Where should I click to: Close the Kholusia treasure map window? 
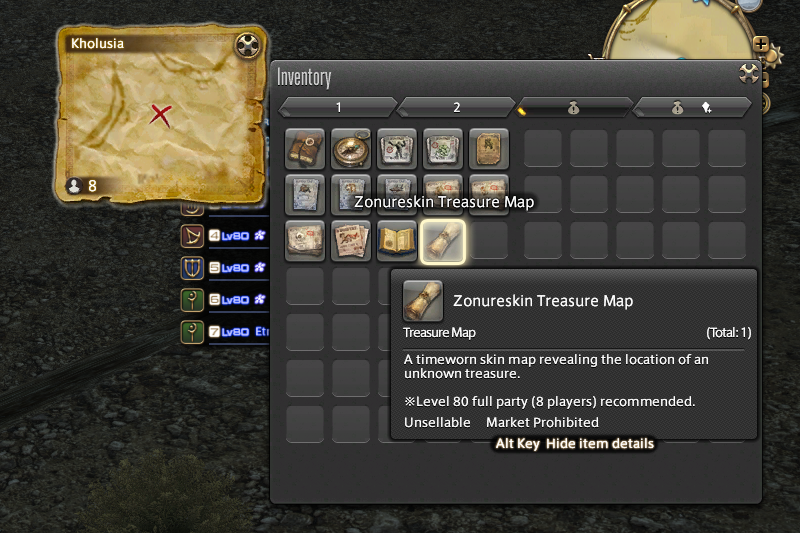click(247, 45)
